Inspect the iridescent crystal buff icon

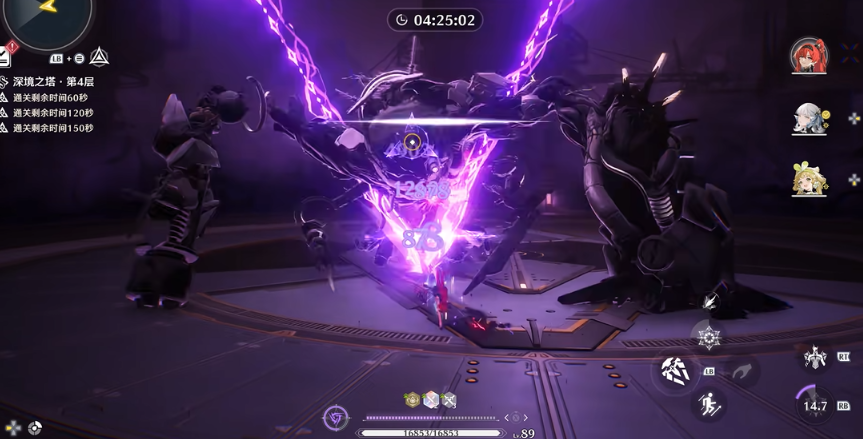click(x=430, y=399)
